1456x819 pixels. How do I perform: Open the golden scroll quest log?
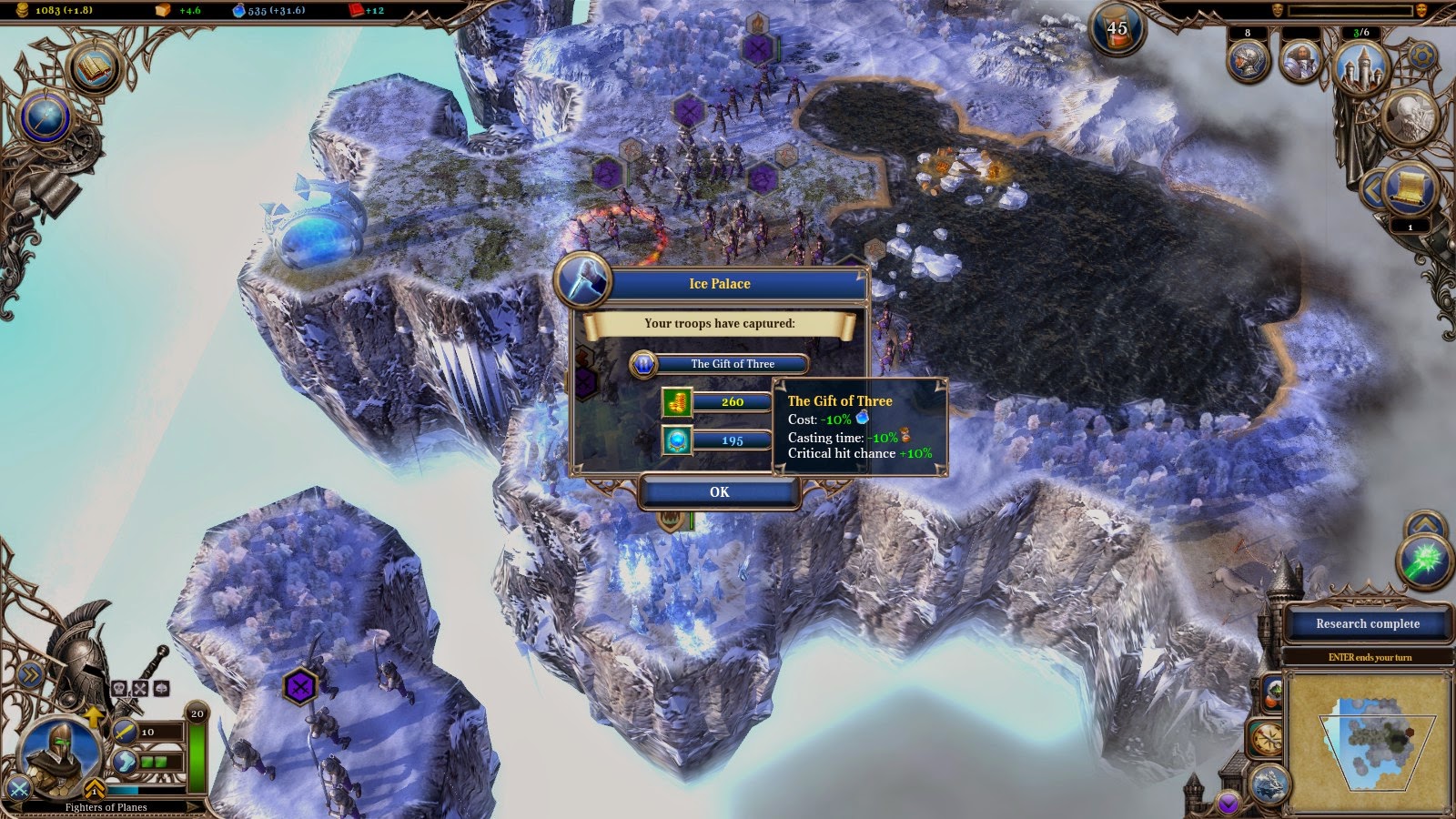coord(1410,188)
